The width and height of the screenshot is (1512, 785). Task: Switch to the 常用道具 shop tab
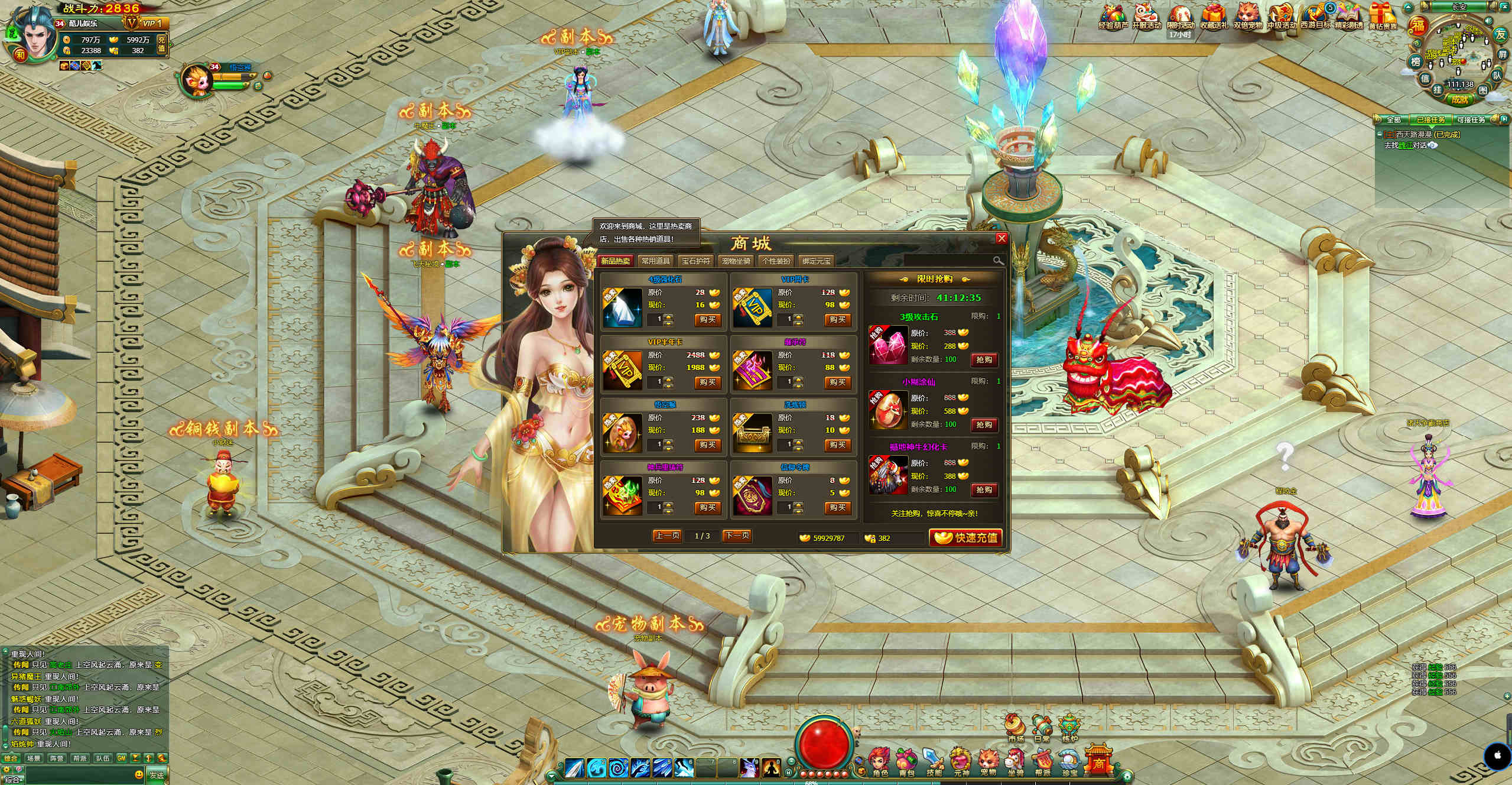655,261
